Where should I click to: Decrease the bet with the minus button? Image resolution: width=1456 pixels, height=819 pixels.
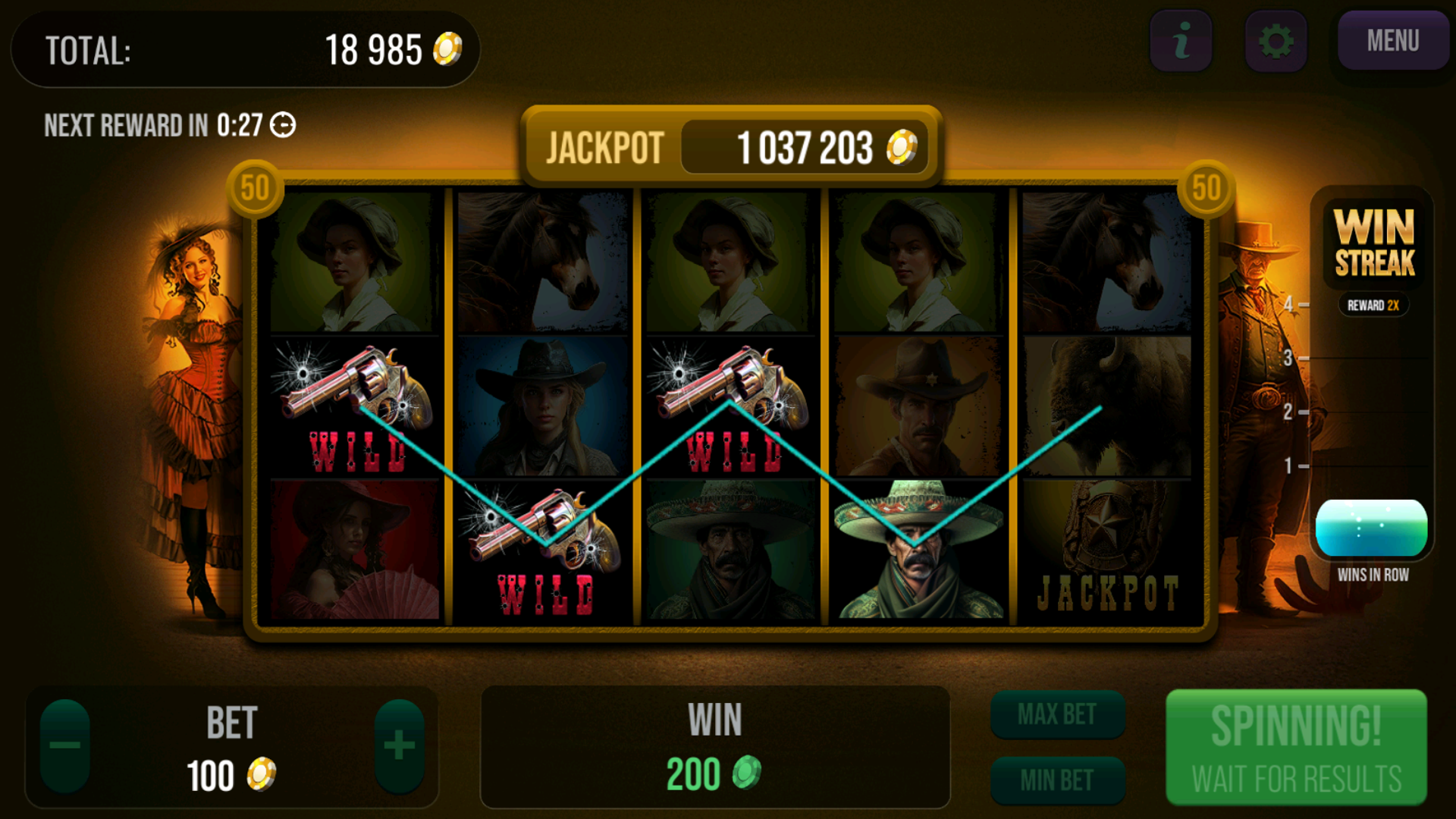coord(65,746)
